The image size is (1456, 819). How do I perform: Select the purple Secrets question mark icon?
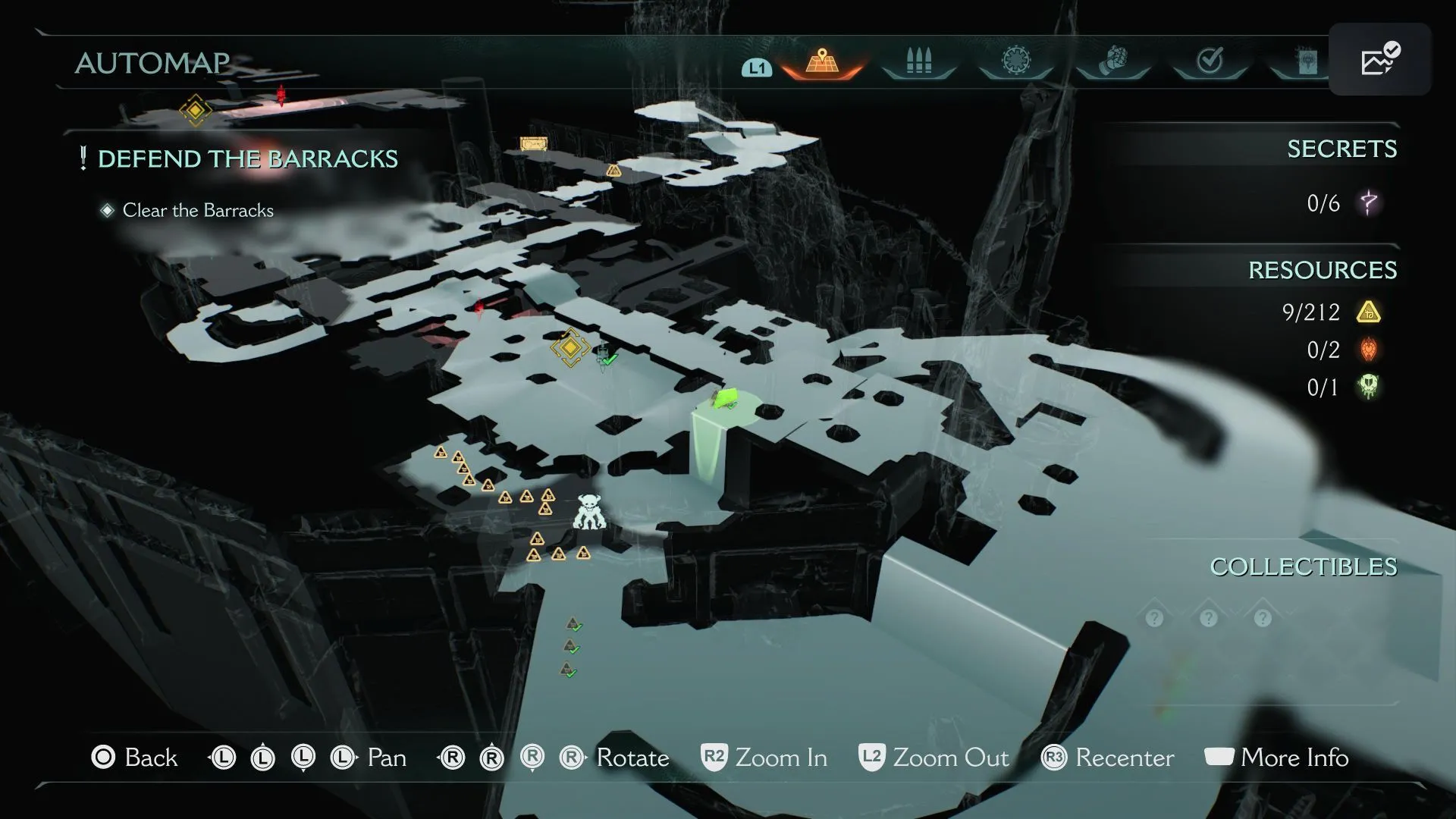1369,203
